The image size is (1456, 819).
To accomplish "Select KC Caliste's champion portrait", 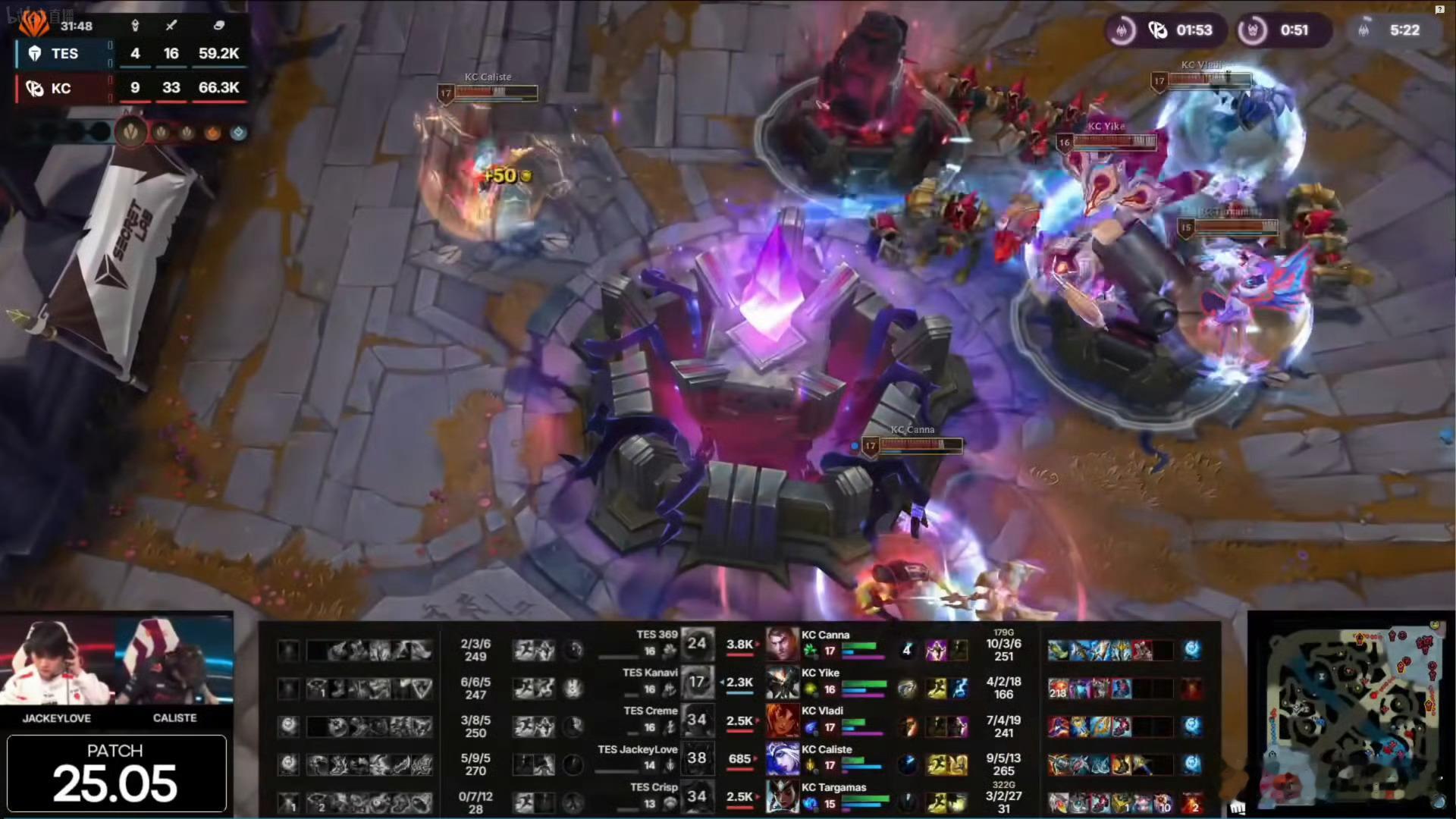I will (x=782, y=758).
